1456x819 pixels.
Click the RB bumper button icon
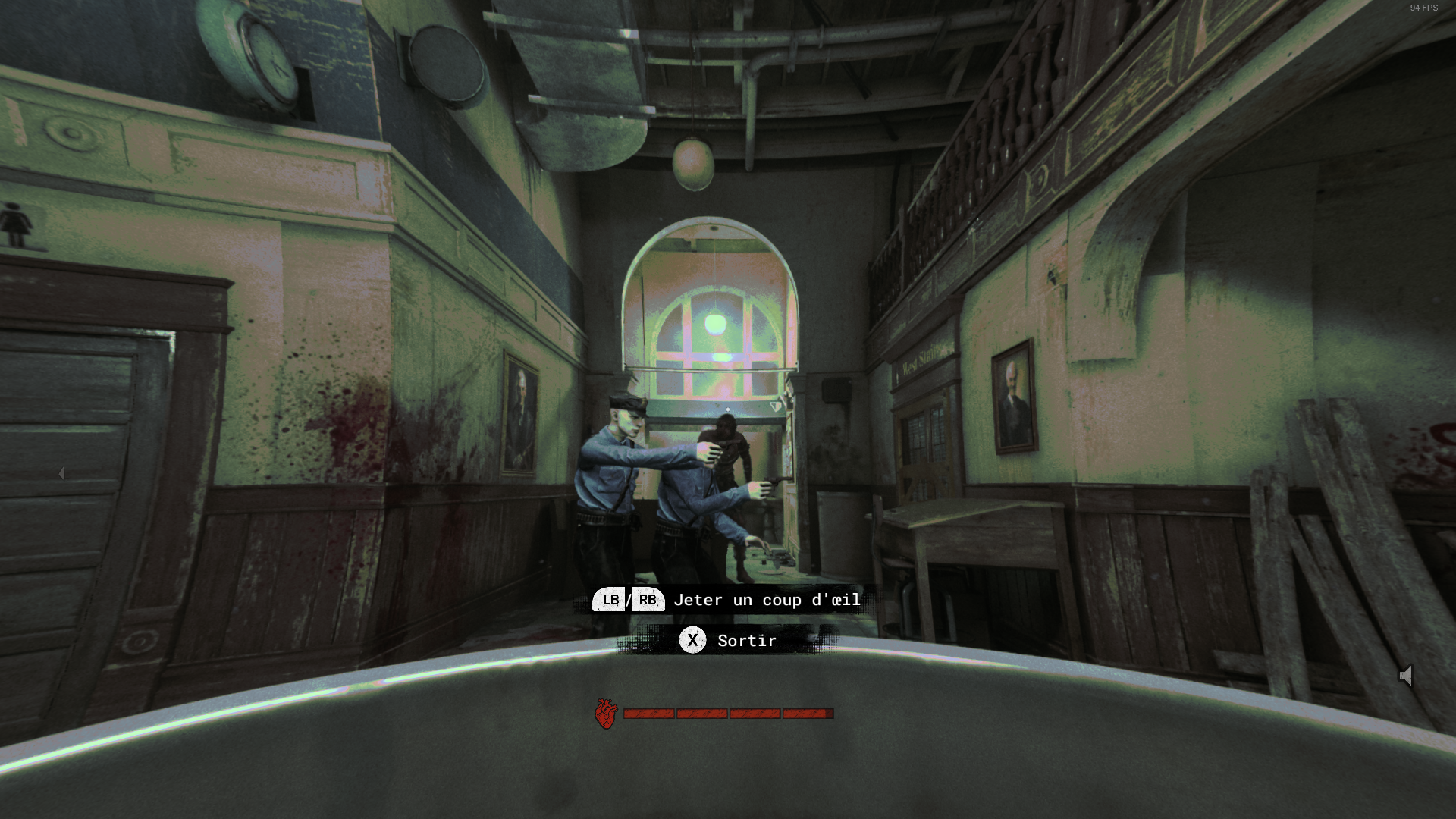coord(648,600)
